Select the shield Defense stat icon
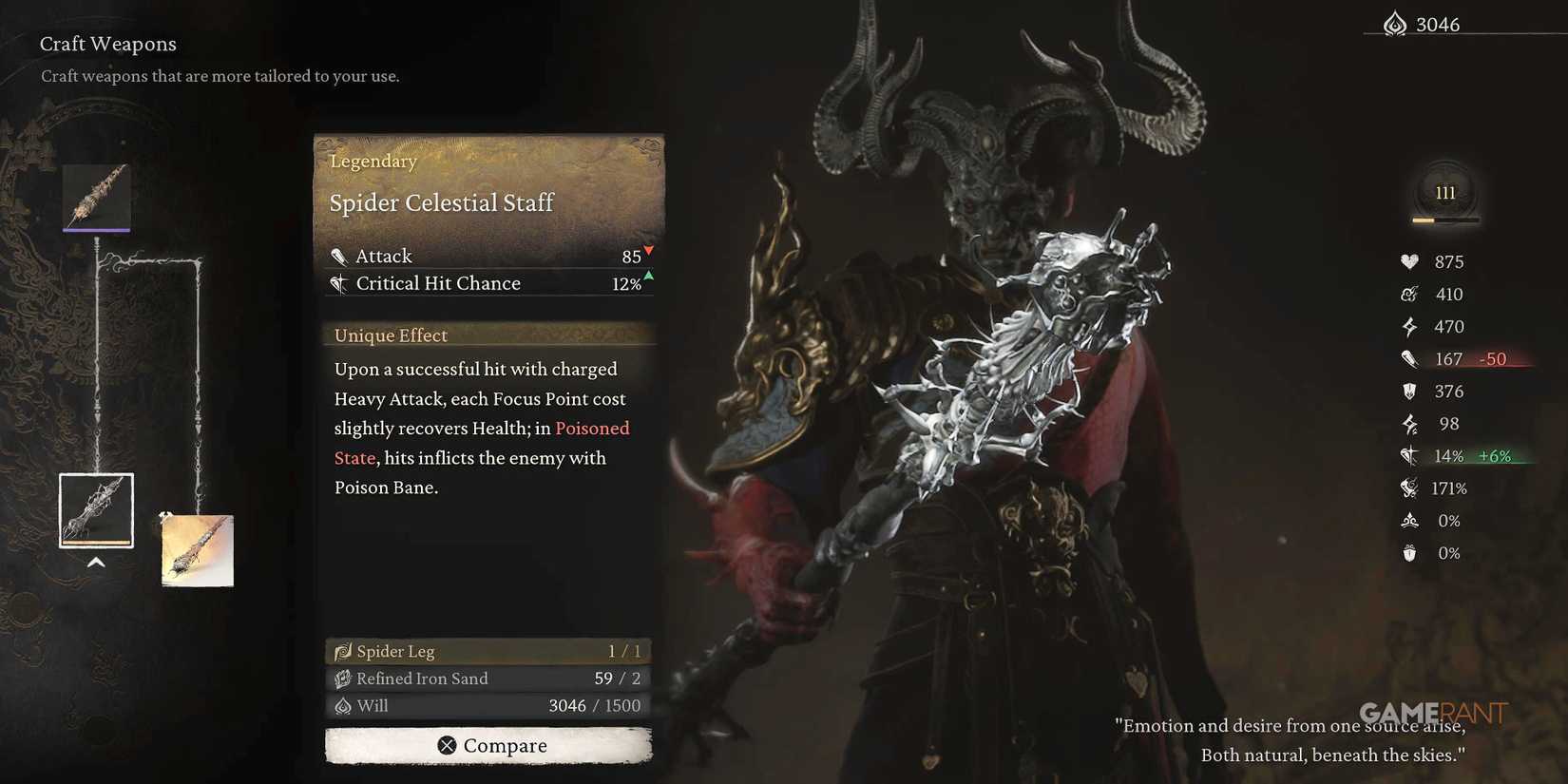 [1409, 391]
